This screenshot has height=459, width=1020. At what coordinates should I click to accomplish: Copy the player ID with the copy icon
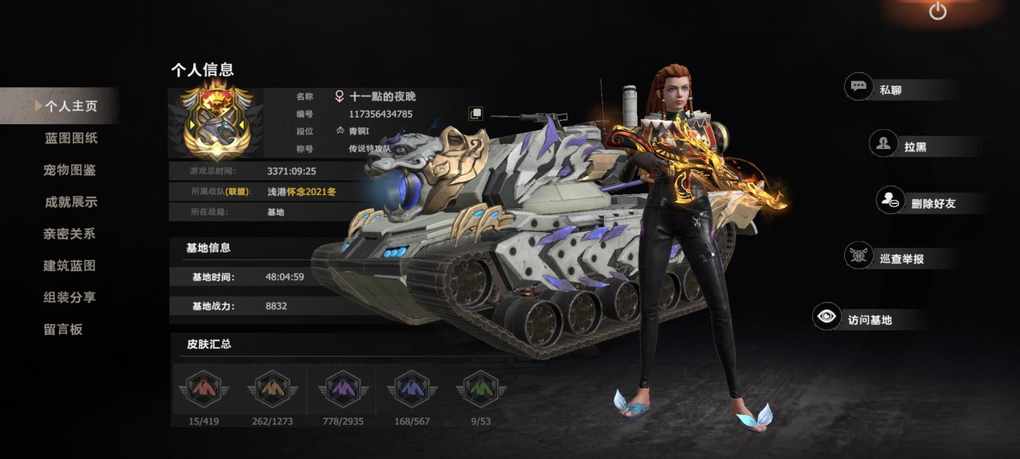point(476,114)
